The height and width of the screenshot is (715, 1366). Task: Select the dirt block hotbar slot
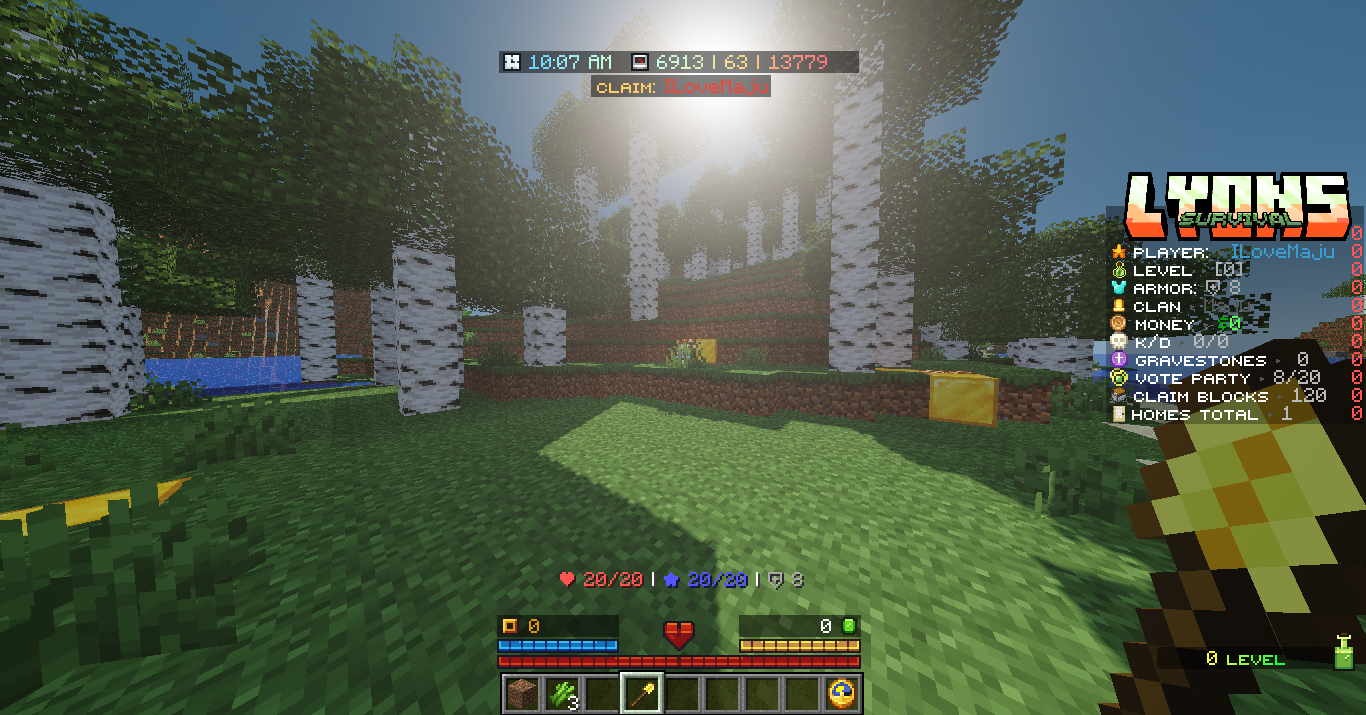click(520, 693)
